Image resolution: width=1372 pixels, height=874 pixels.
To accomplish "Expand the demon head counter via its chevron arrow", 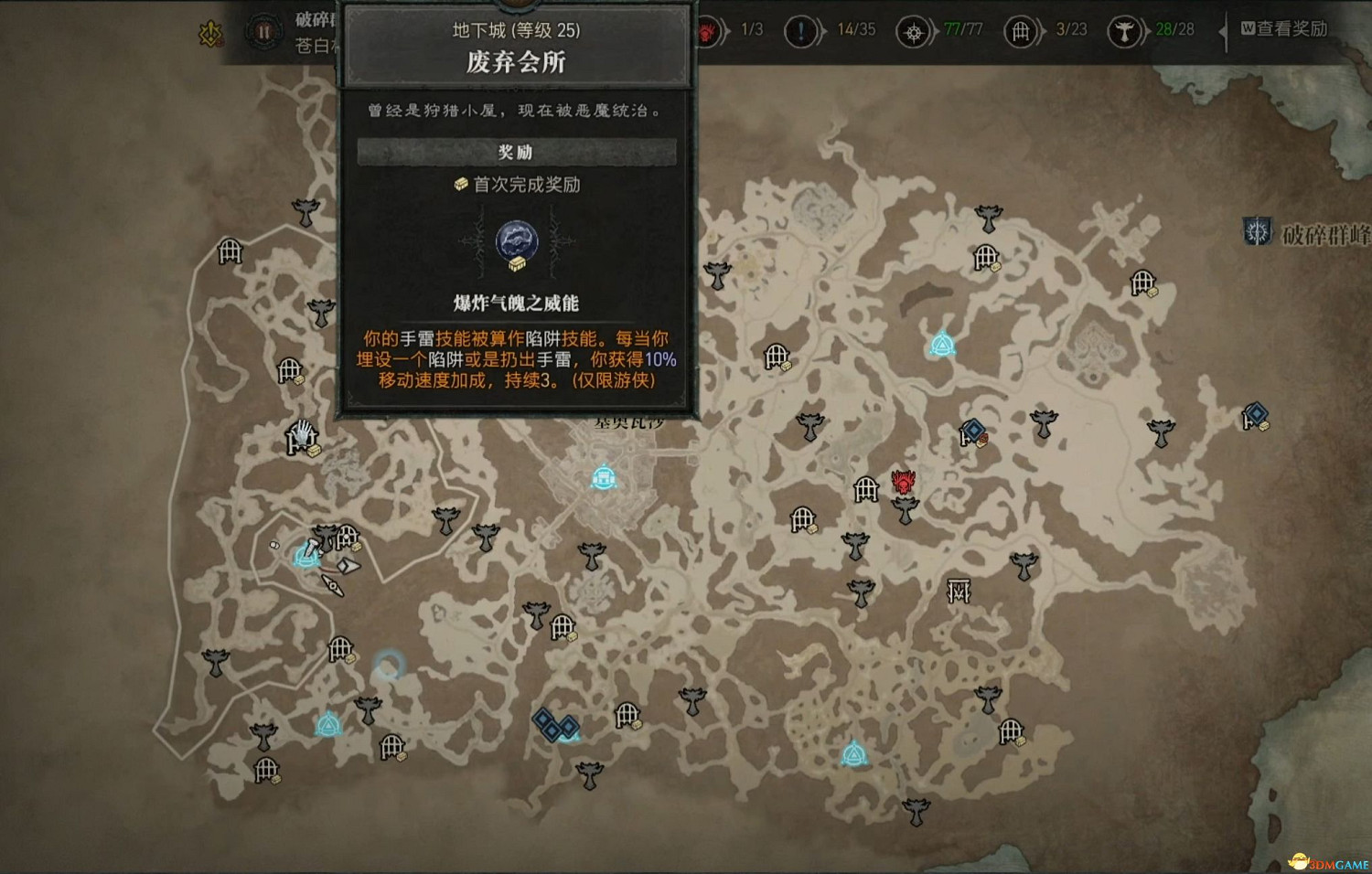I will tap(725, 30).
